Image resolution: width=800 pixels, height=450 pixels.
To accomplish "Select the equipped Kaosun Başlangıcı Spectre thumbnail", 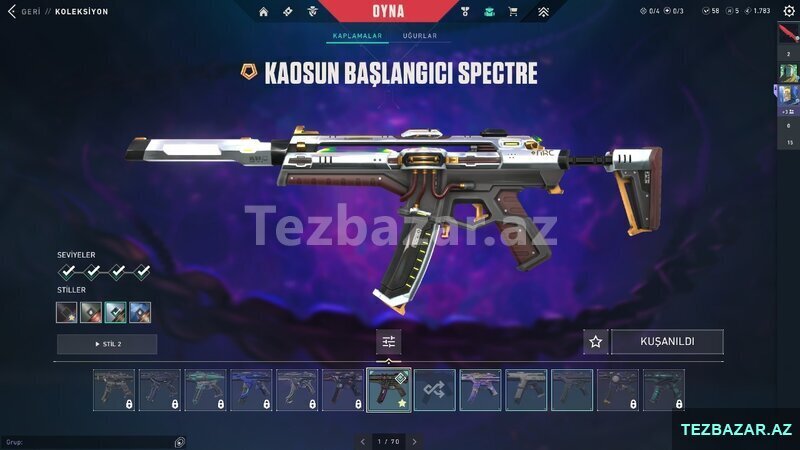I will pos(389,390).
